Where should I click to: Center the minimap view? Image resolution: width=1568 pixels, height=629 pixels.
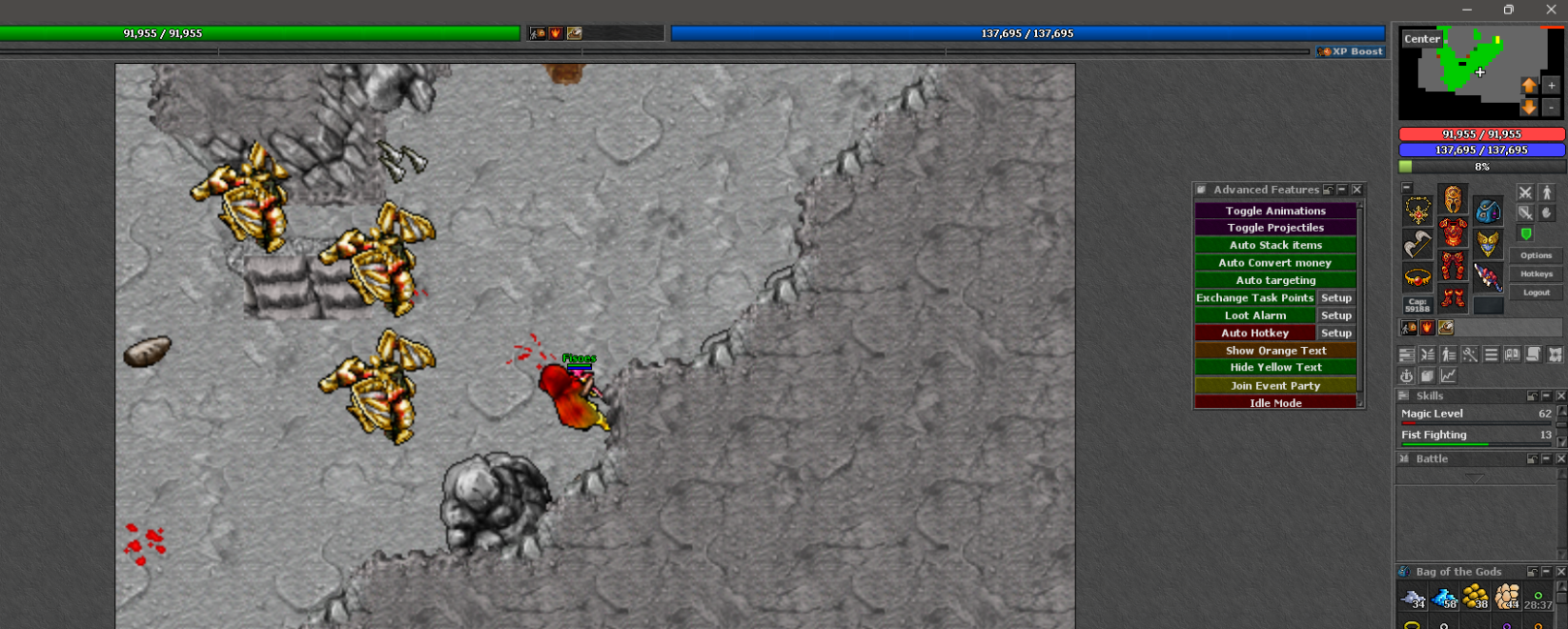pyautogui.click(x=1422, y=39)
